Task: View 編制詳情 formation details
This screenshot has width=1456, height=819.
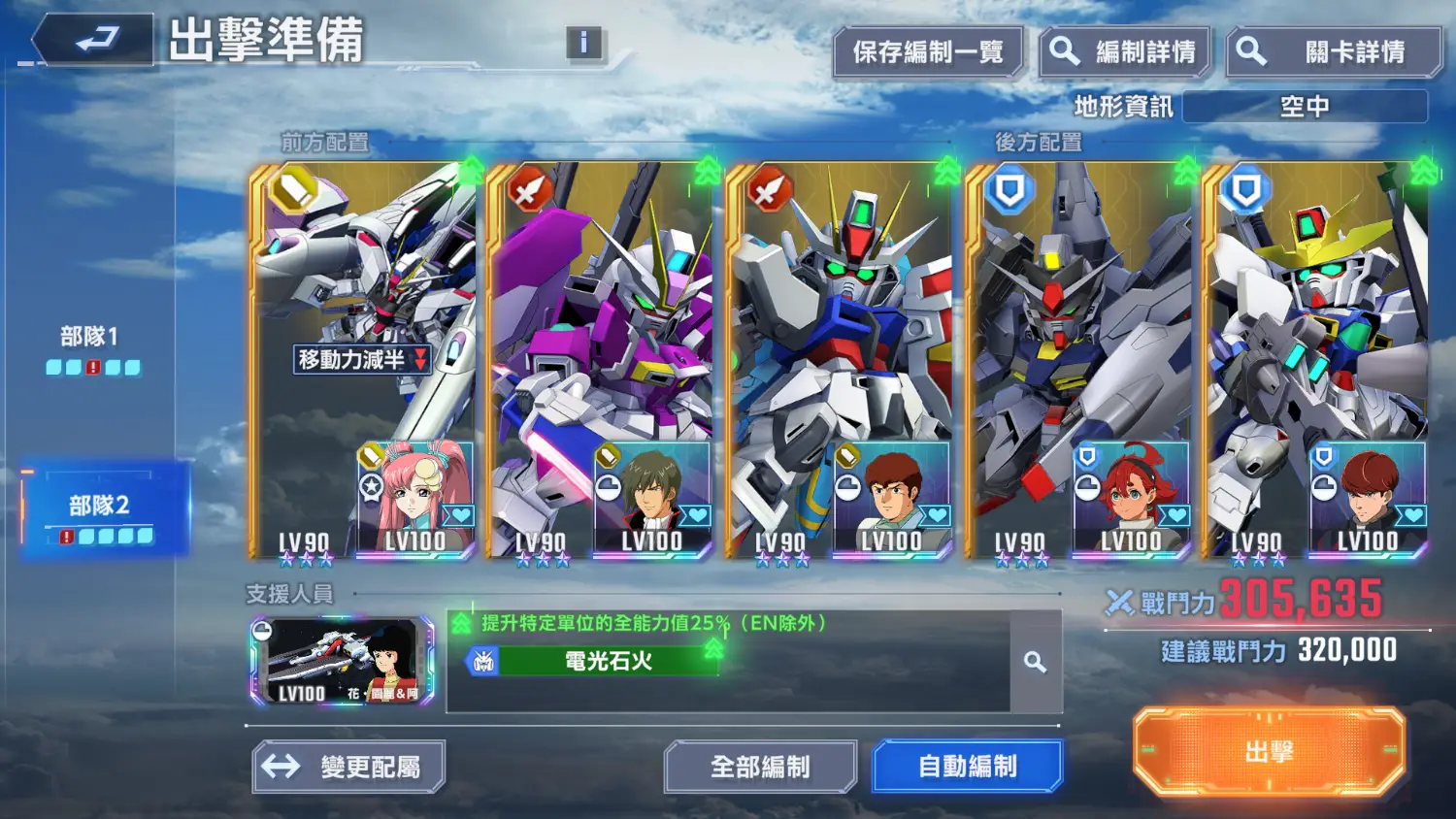Action: 1125,52
